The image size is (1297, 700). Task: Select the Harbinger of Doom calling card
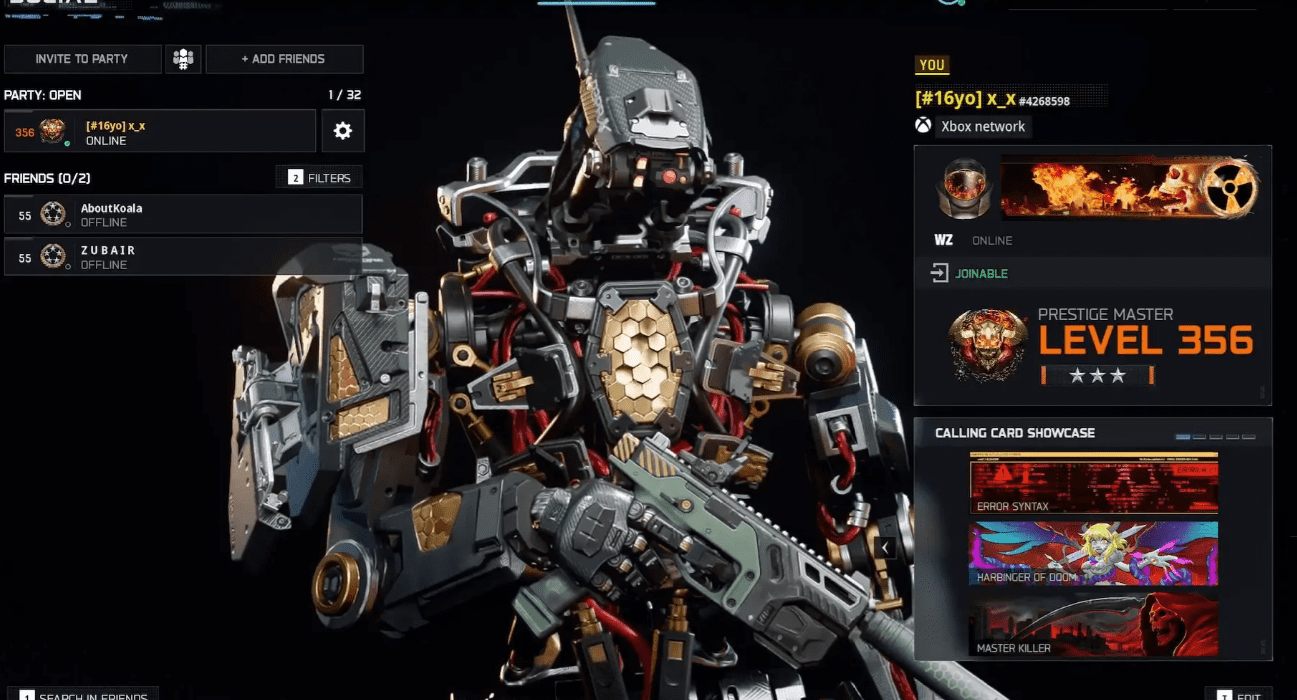point(1093,553)
